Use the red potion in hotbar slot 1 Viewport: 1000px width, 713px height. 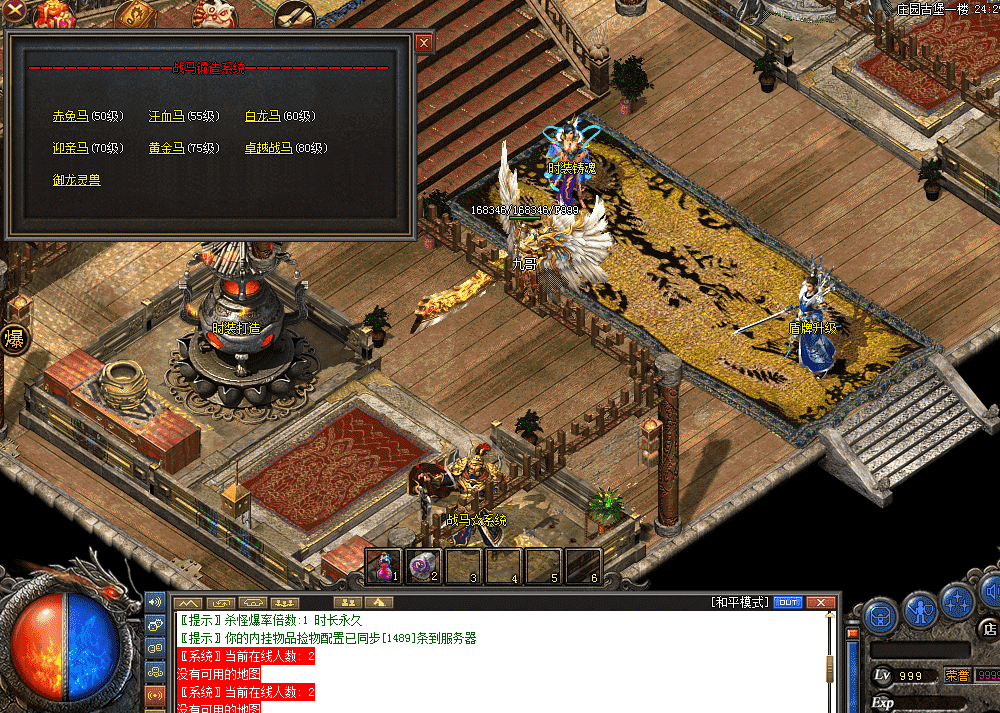[383, 566]
